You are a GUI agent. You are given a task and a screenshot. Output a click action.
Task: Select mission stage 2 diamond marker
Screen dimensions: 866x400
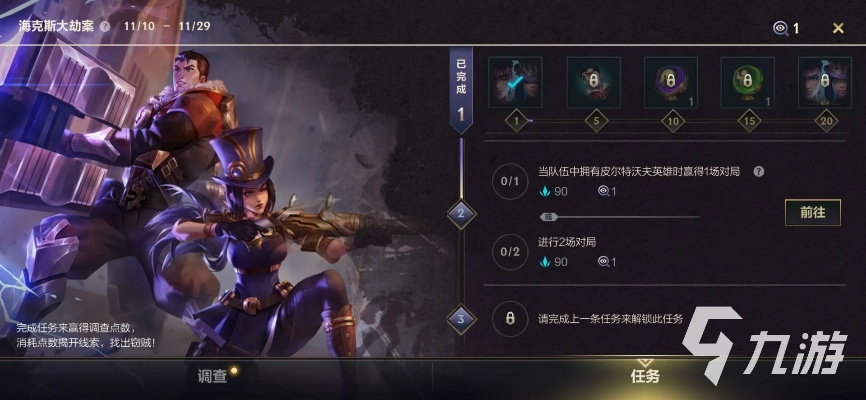[460, 212]
